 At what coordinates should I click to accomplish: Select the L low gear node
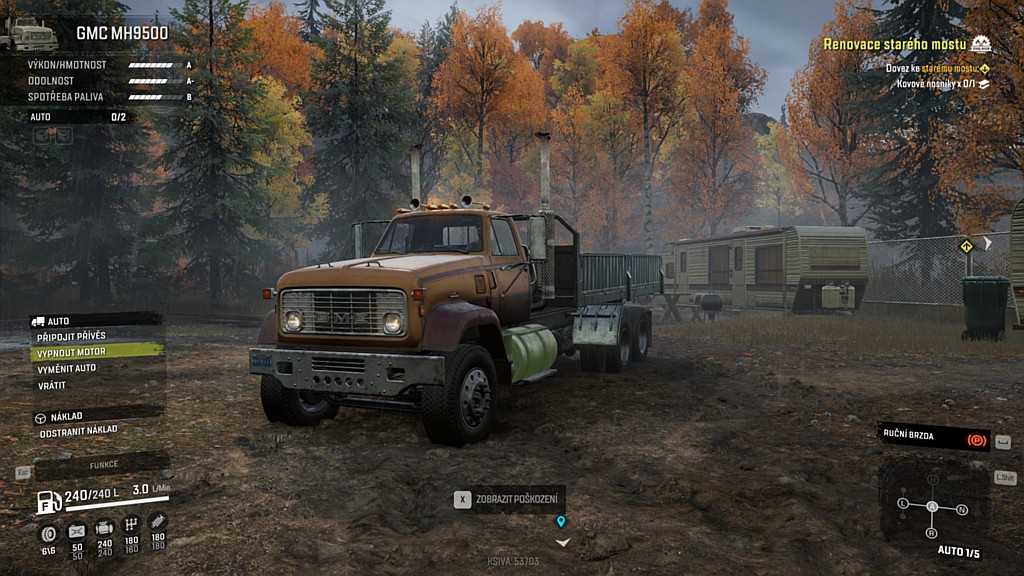pyautogui.click(x=903, y=502)
